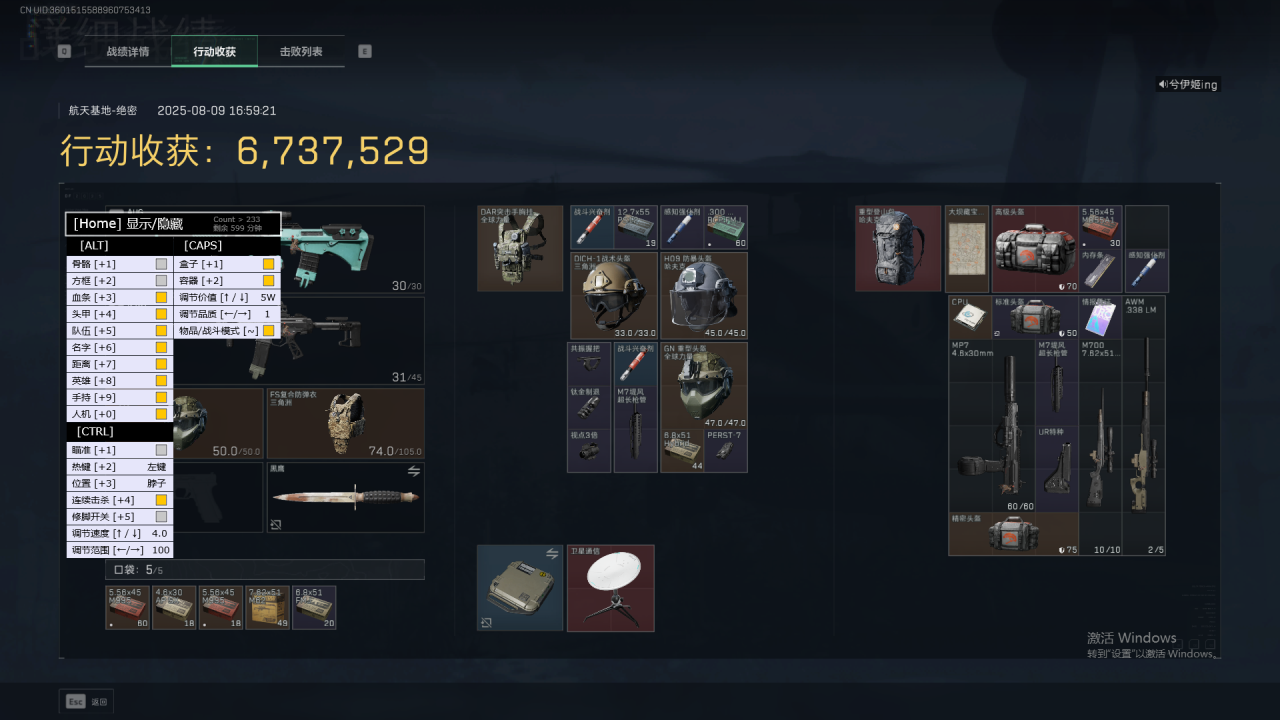
Task: Disable the 盒子 option checkbox
Action: pos(268,264)
